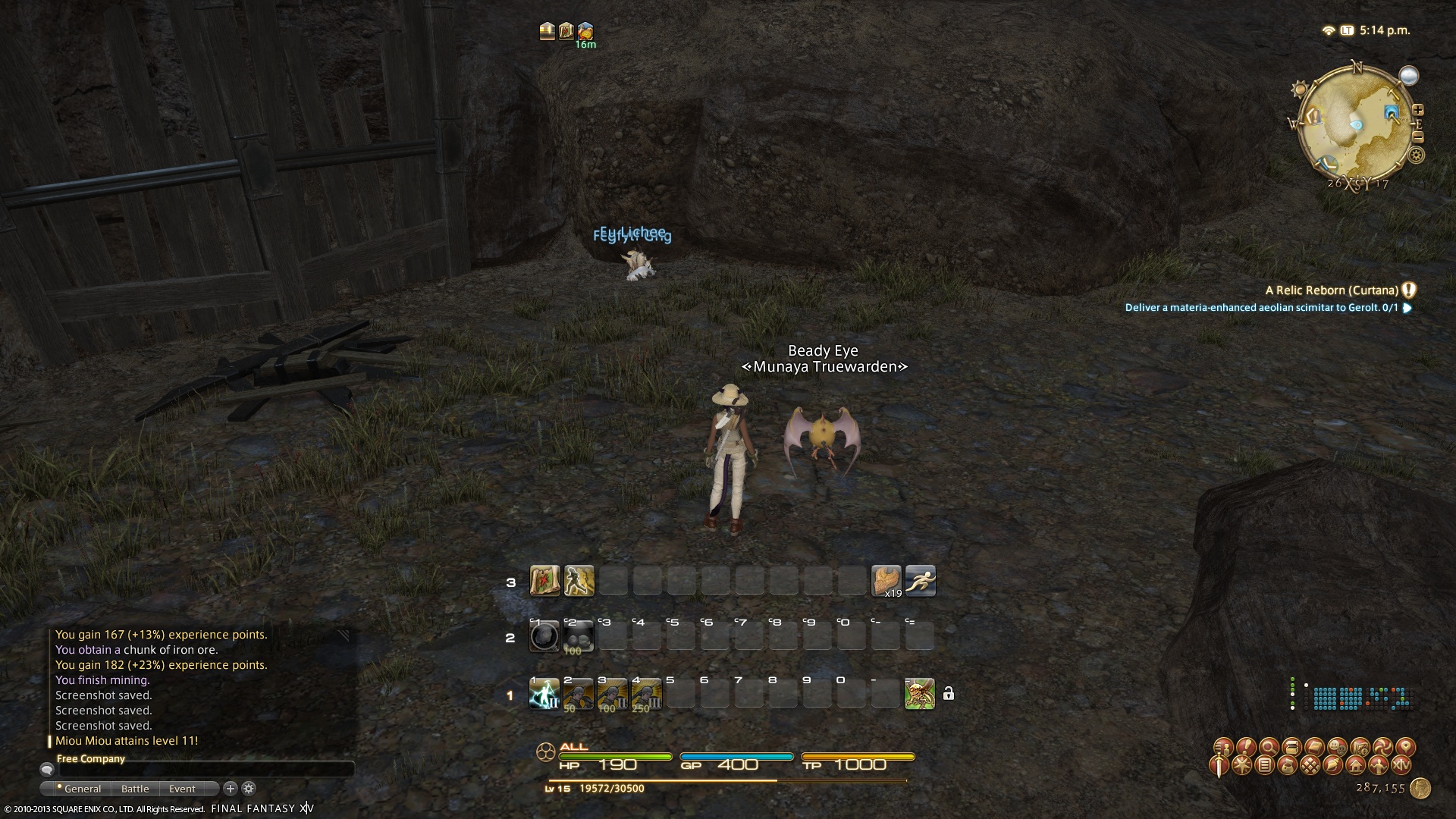This screenshot has width=1456, height=819.
Task: Open the XIV system menu button
Action: [1401, 765]
